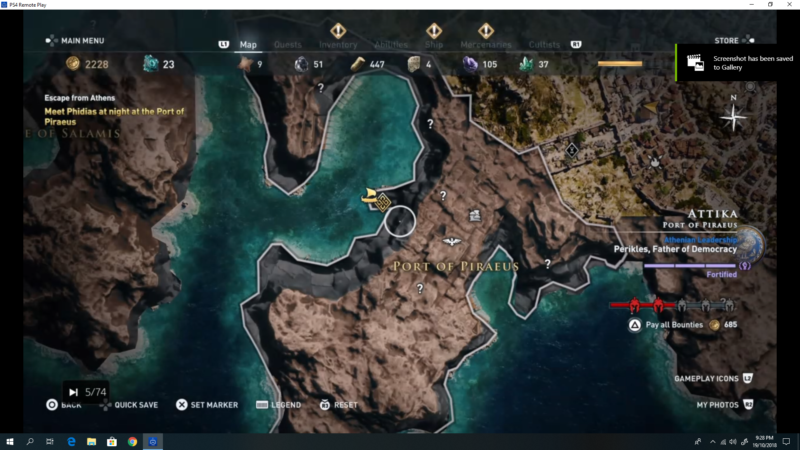Choose Quick Save
Viewport: 800px width, 450px height.
click(135, 405)
